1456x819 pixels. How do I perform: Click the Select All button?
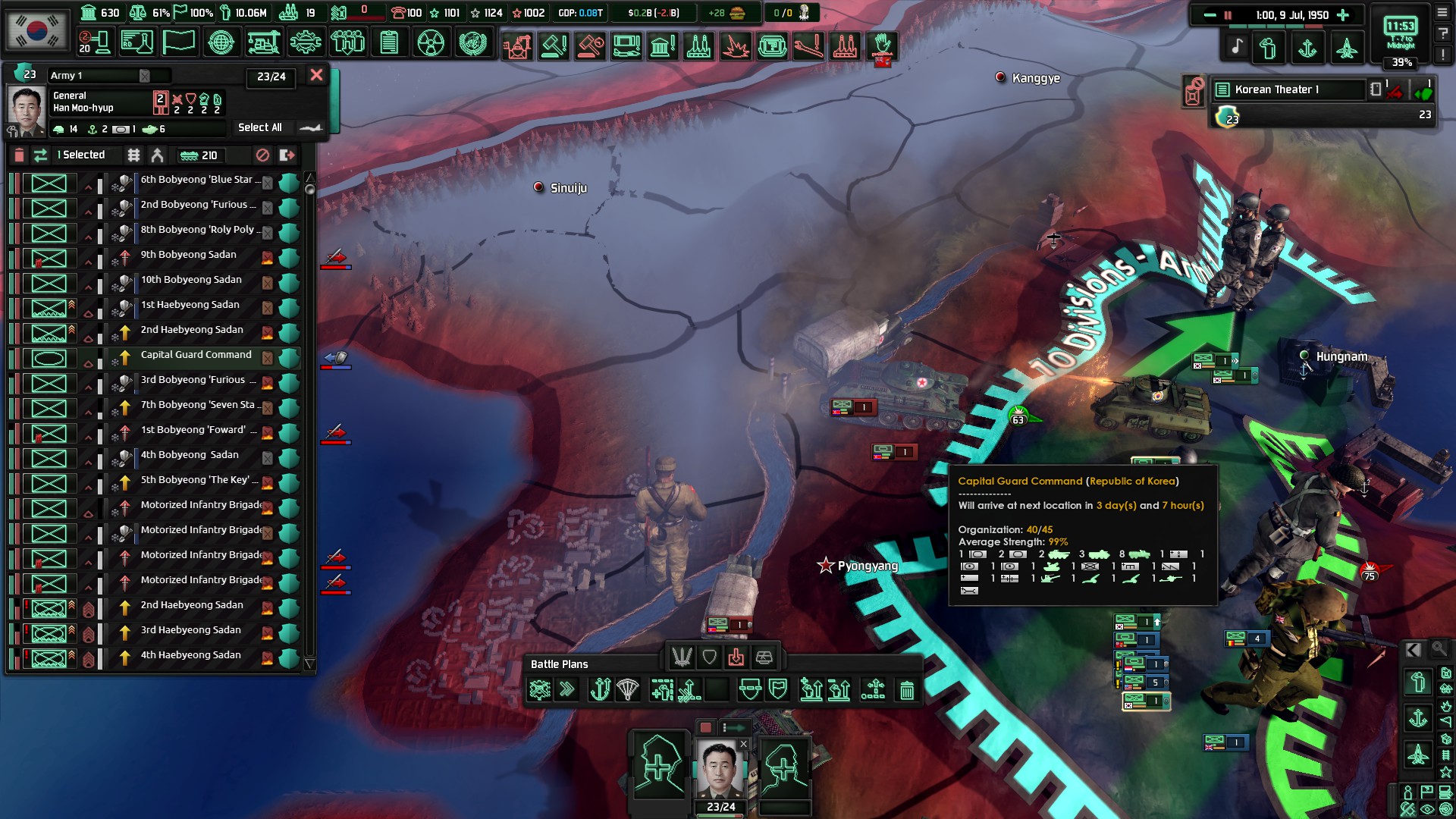260,127
